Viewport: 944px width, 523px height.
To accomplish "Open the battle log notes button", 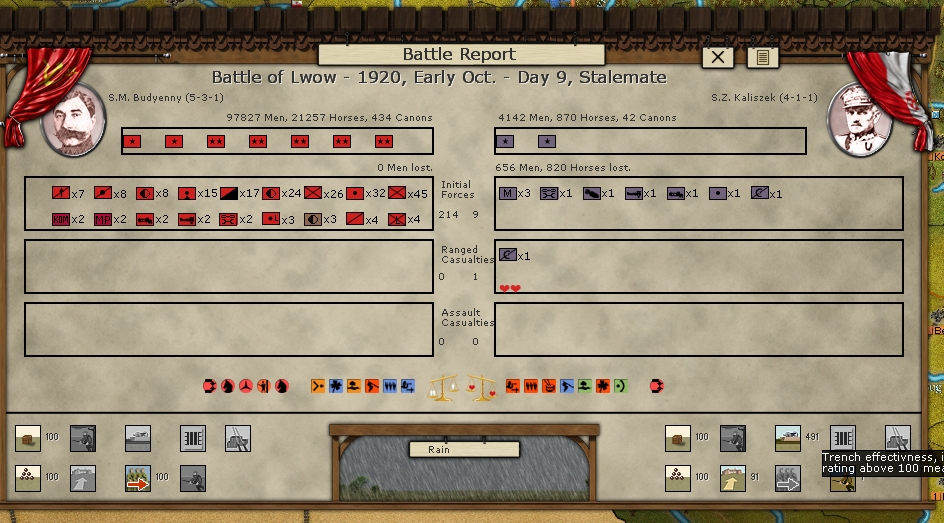I will coord(762,57).
